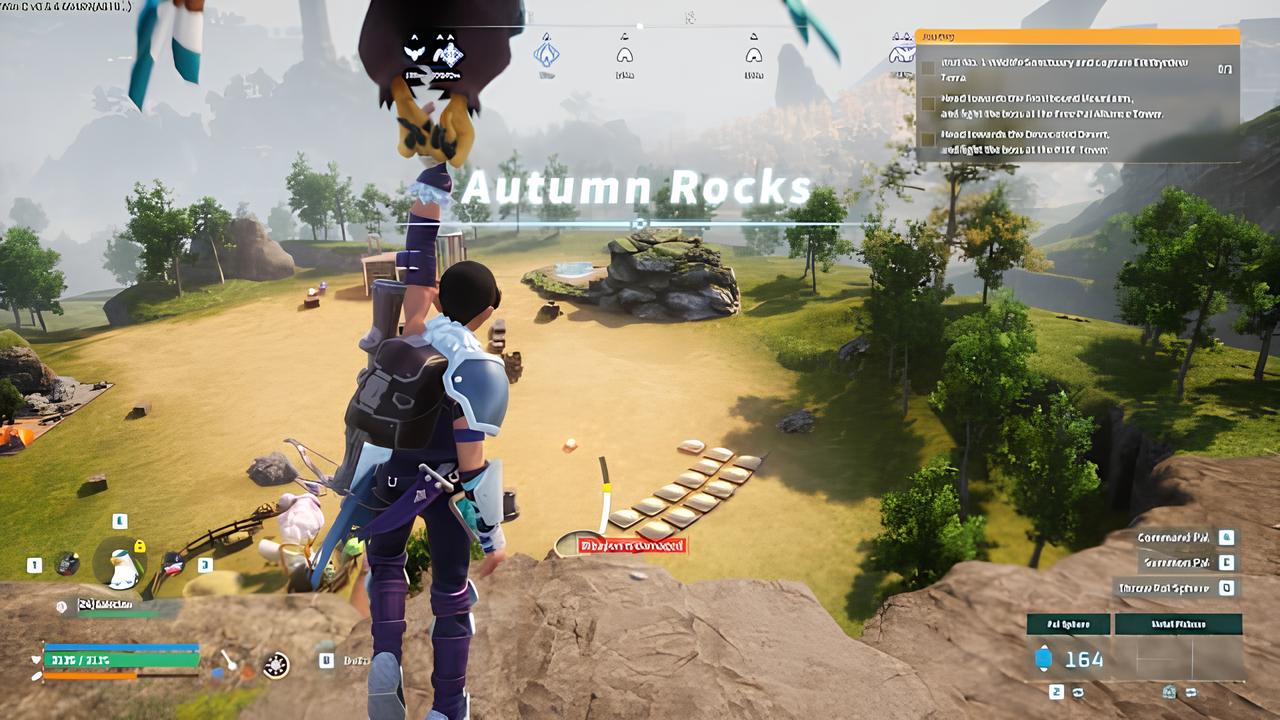Select the blue diamond marker on compass
This screenshot has height=720, width=1280.
coord(546,50)
